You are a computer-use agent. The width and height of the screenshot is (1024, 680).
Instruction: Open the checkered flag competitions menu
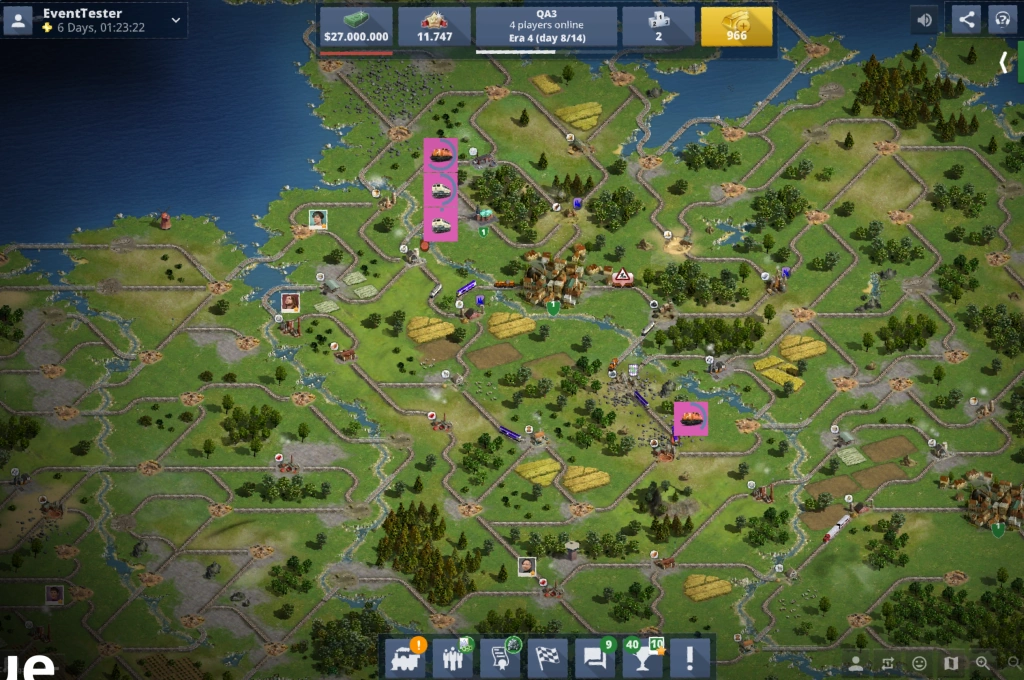(x=547, y=658)
